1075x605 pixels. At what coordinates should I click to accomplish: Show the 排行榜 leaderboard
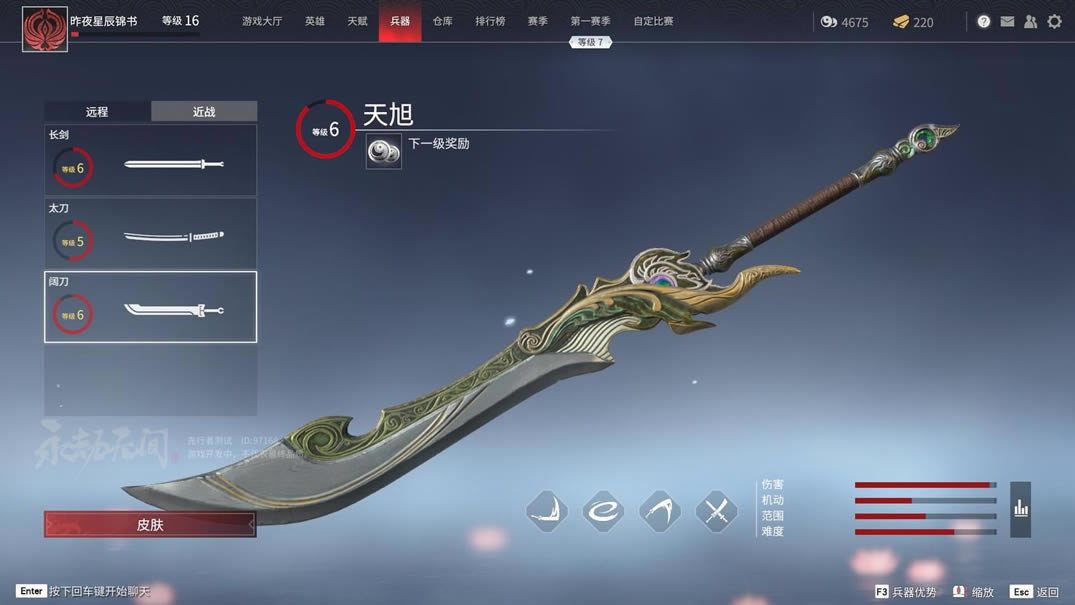[x=490, y=21]
